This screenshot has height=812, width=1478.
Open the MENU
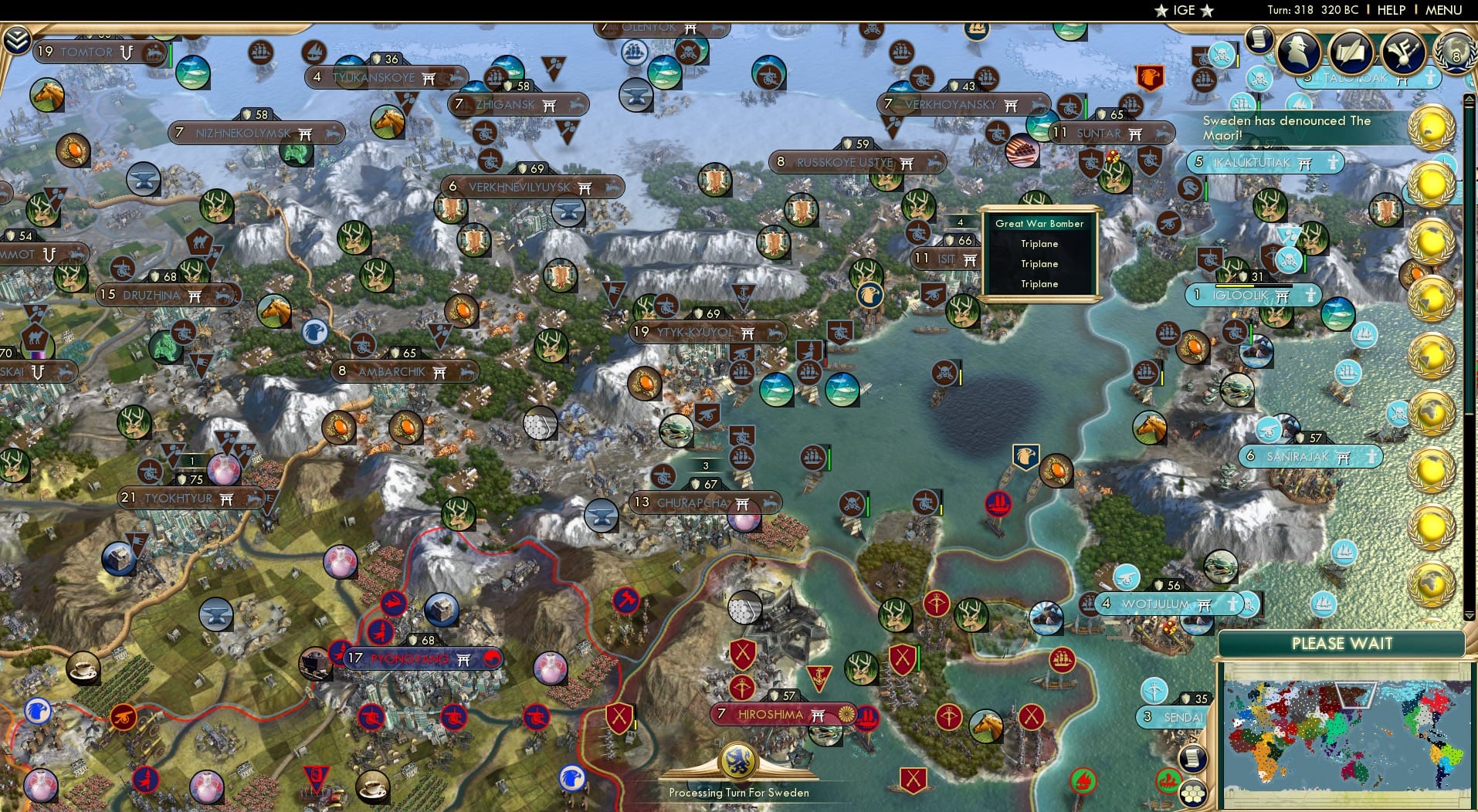[1442, 10]
